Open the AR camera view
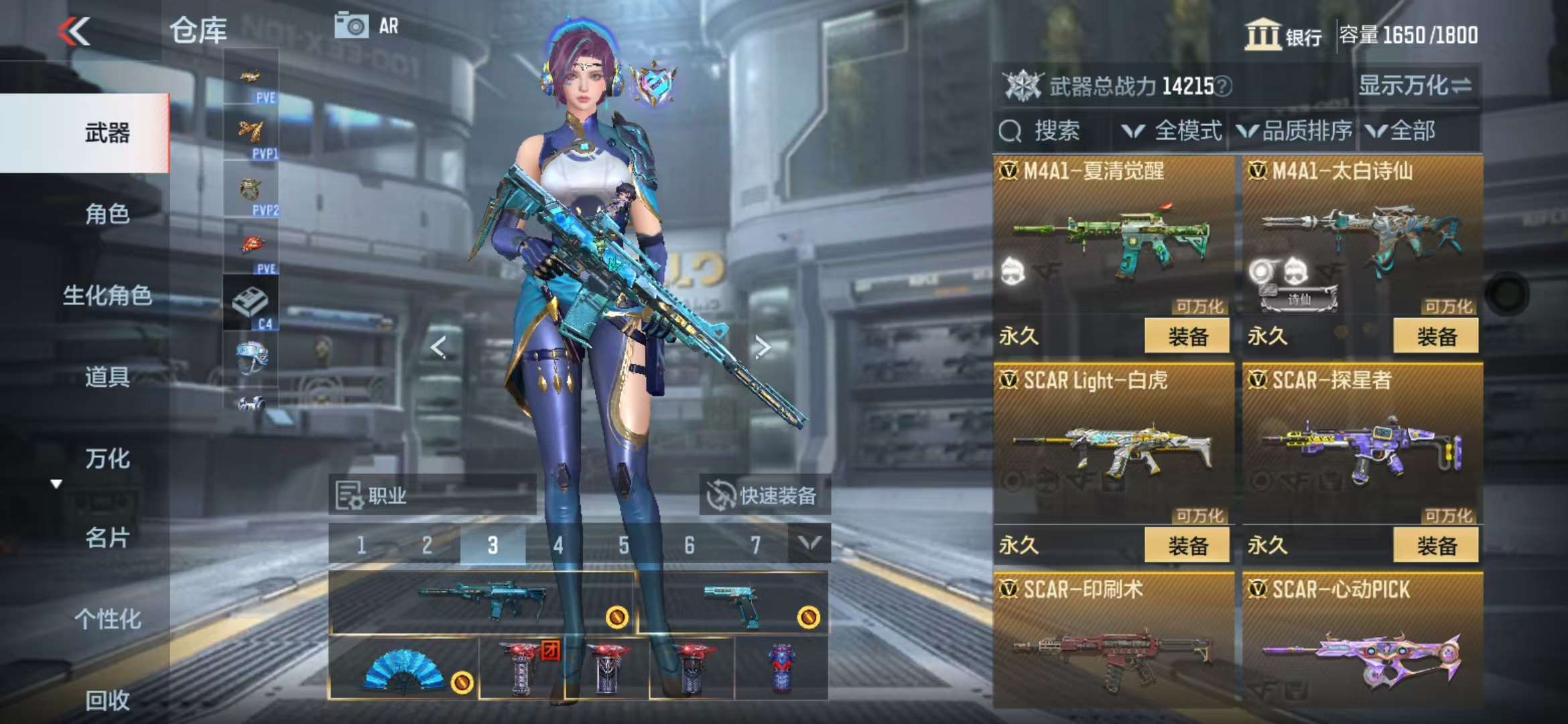This screenshot has height=724, width=1568. 366,27
